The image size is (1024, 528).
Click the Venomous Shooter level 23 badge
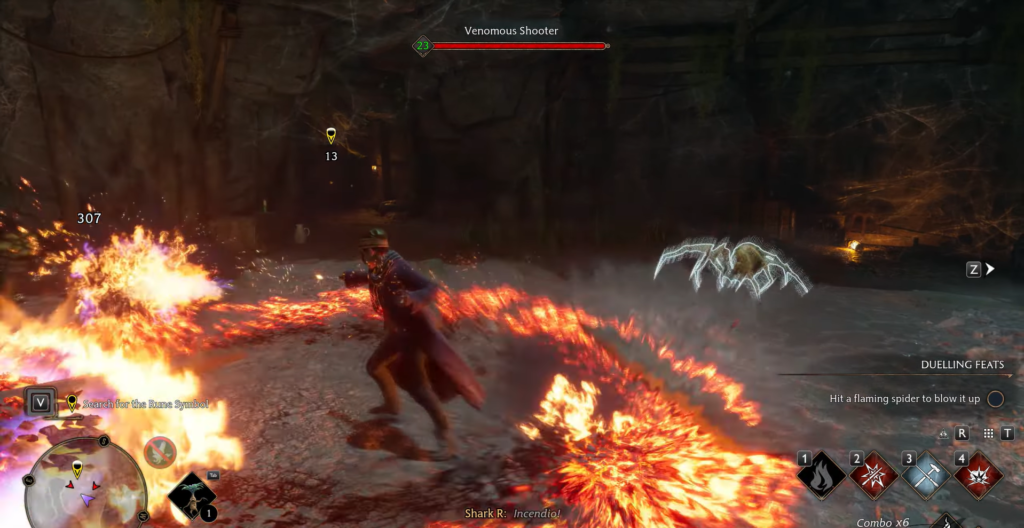[x=422, y=45]
